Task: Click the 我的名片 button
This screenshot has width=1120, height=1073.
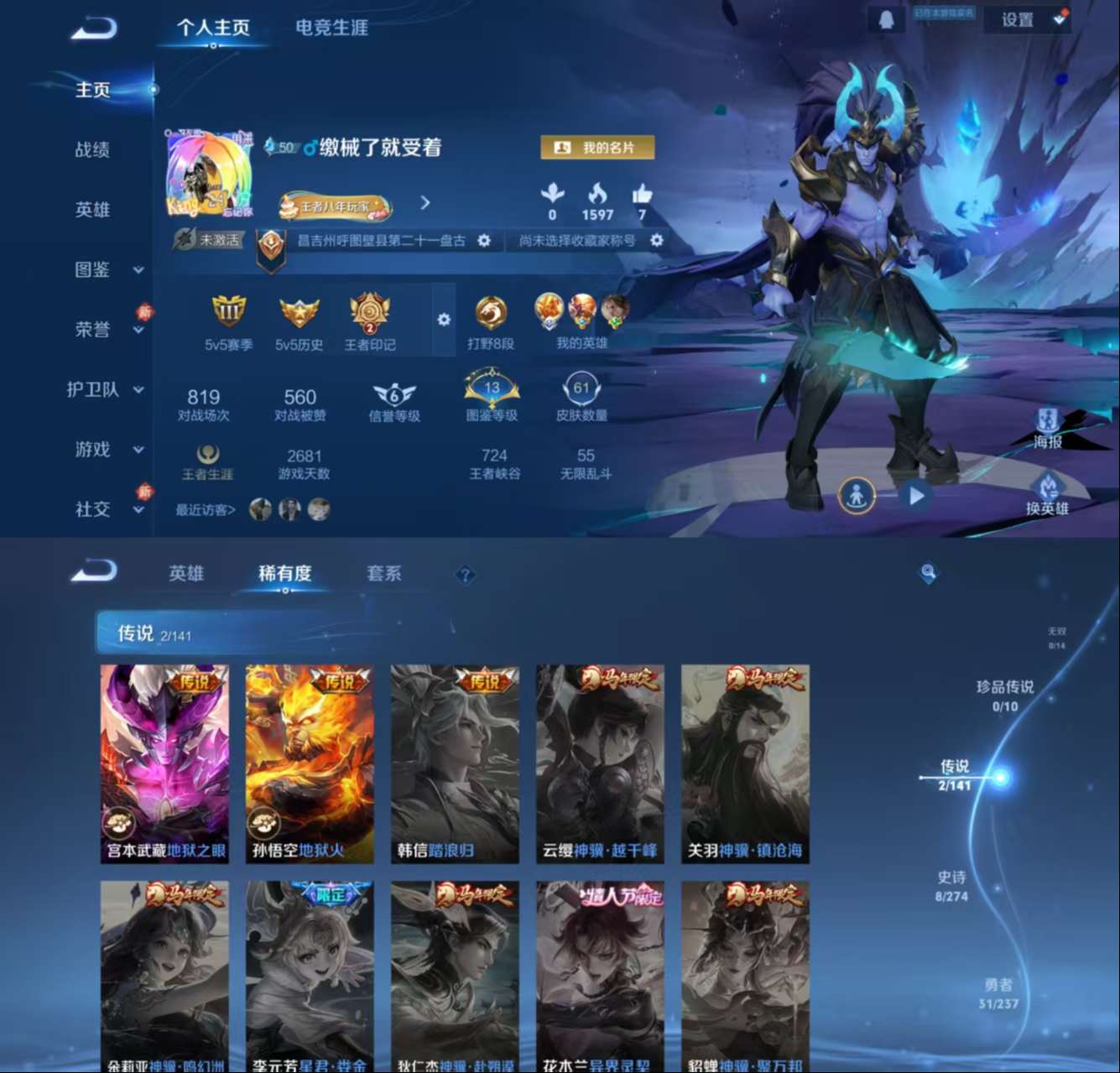Action: (597, 148)
